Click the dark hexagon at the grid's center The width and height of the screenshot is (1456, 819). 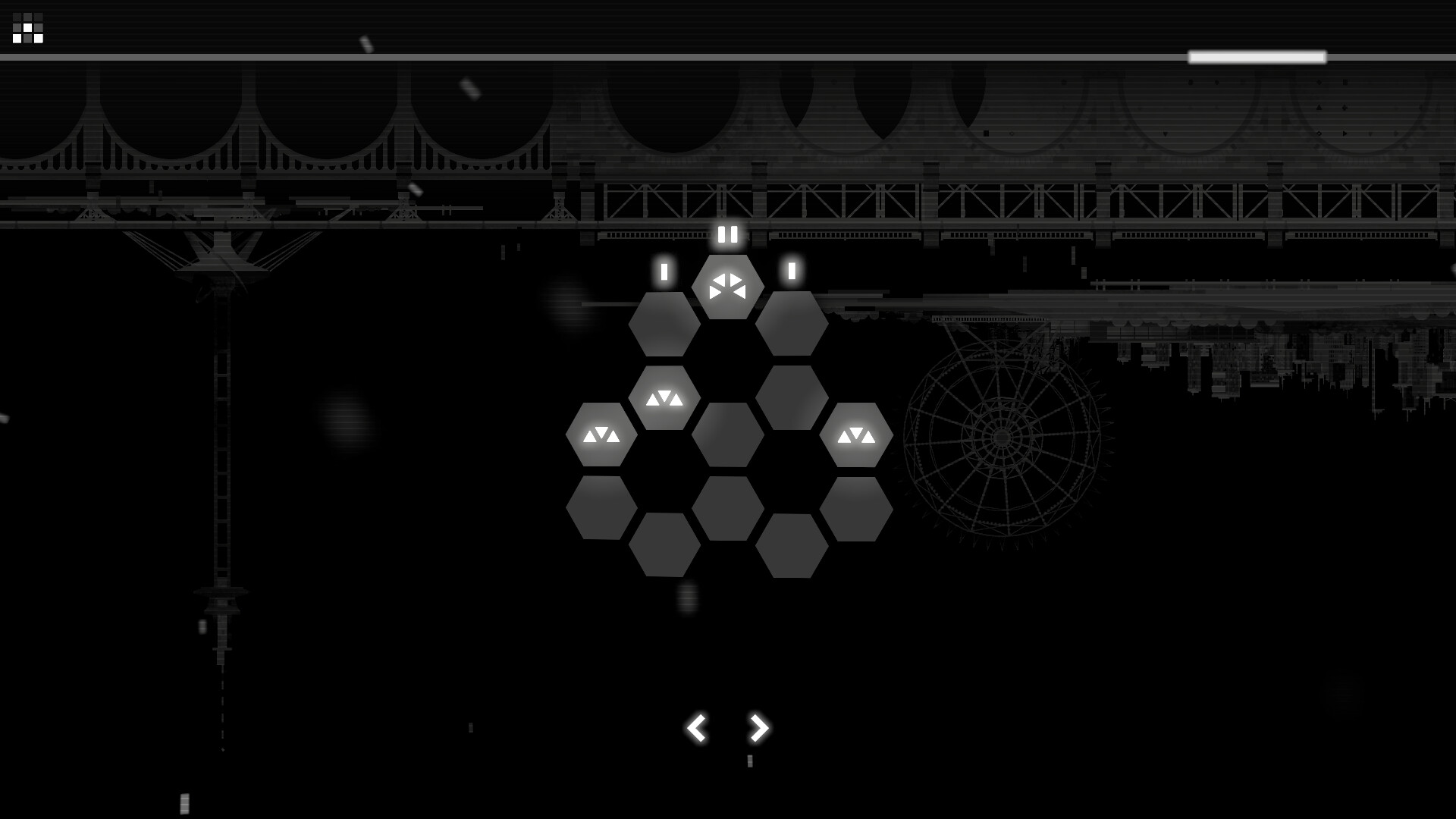pyautogui.click(x=729, y=436)
